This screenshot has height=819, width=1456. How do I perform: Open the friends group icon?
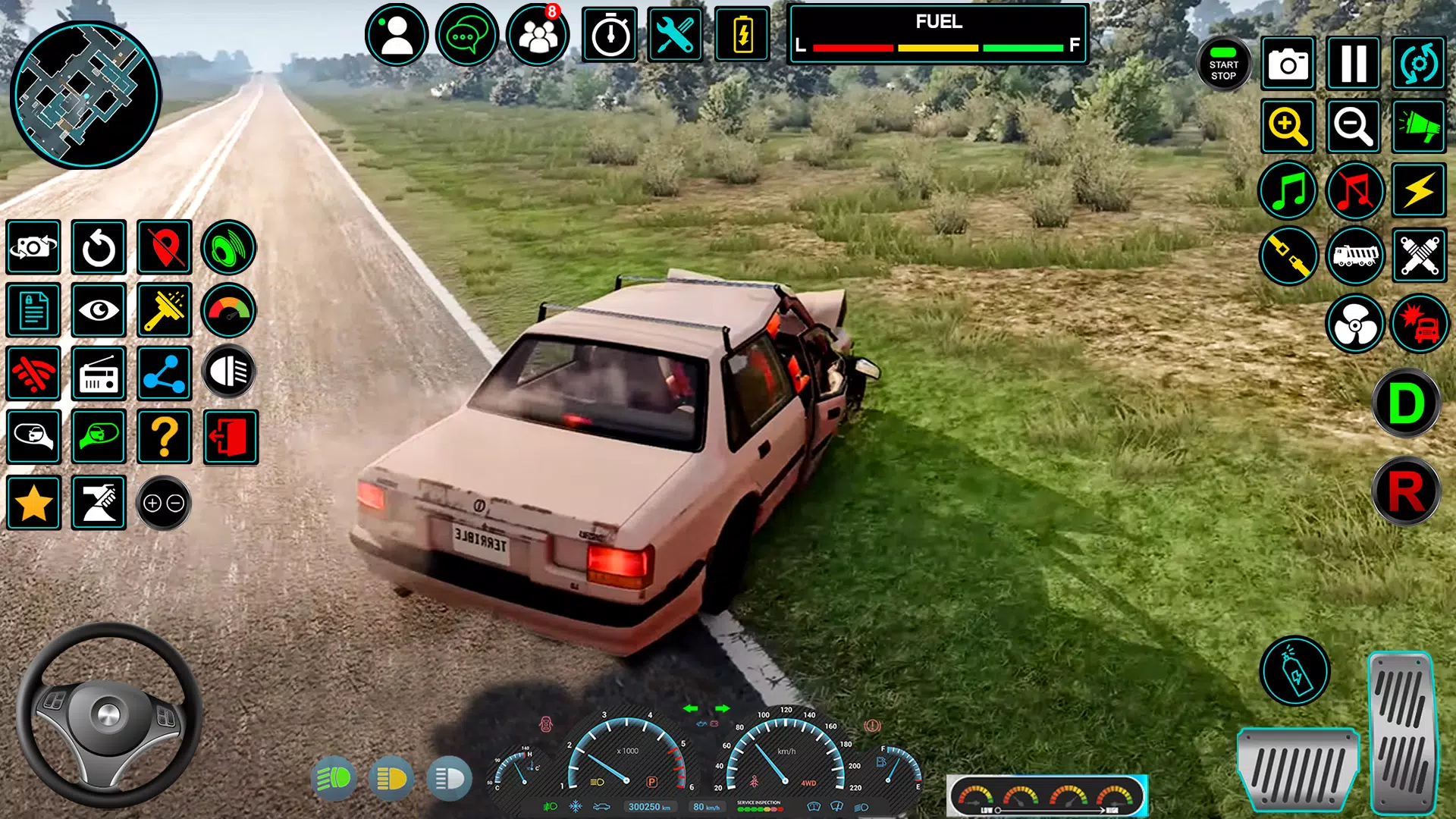point(538,35)
